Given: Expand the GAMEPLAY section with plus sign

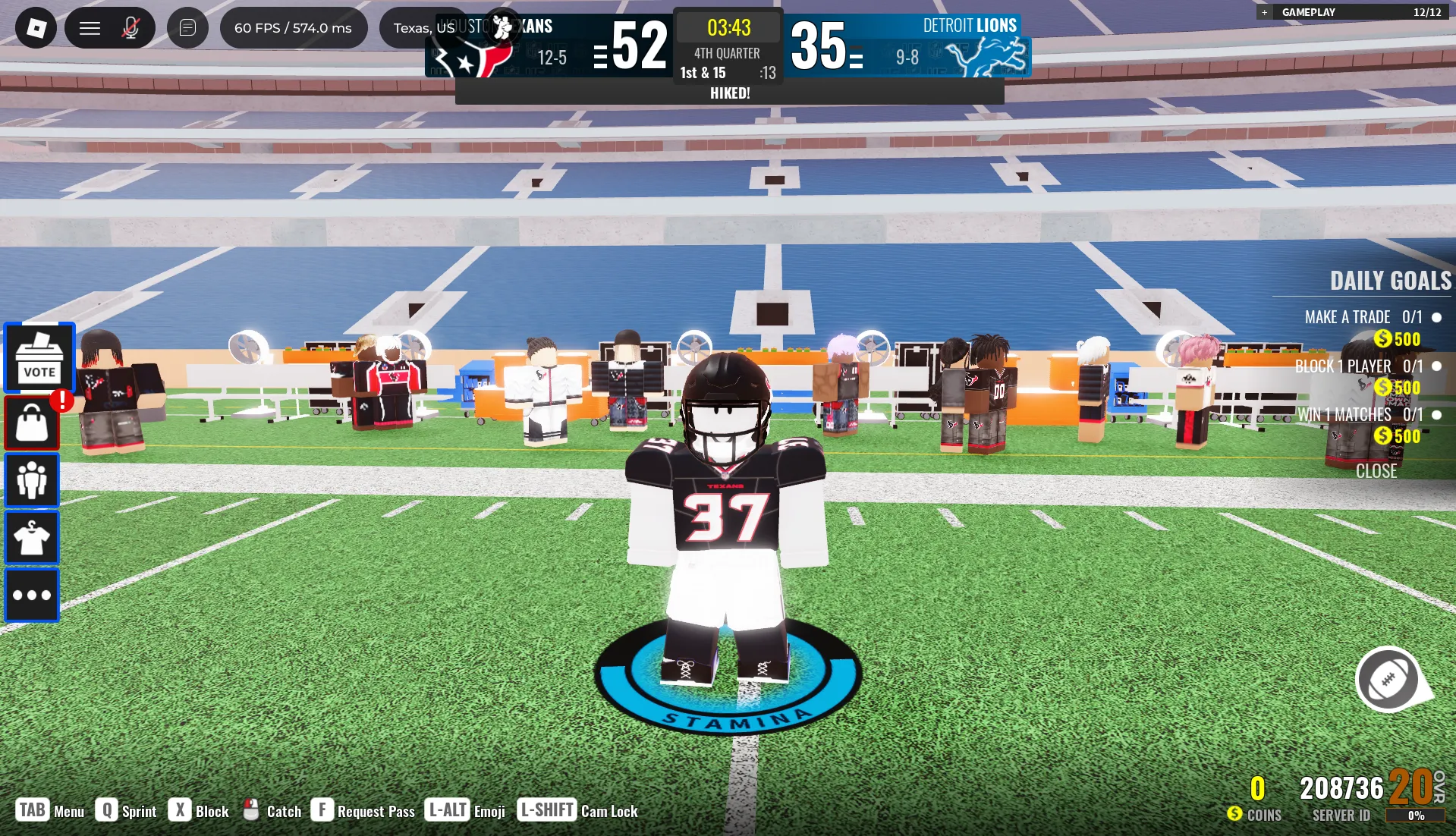Looking at the screenshot, I should pyautogui.click(x=1264, y=12).
